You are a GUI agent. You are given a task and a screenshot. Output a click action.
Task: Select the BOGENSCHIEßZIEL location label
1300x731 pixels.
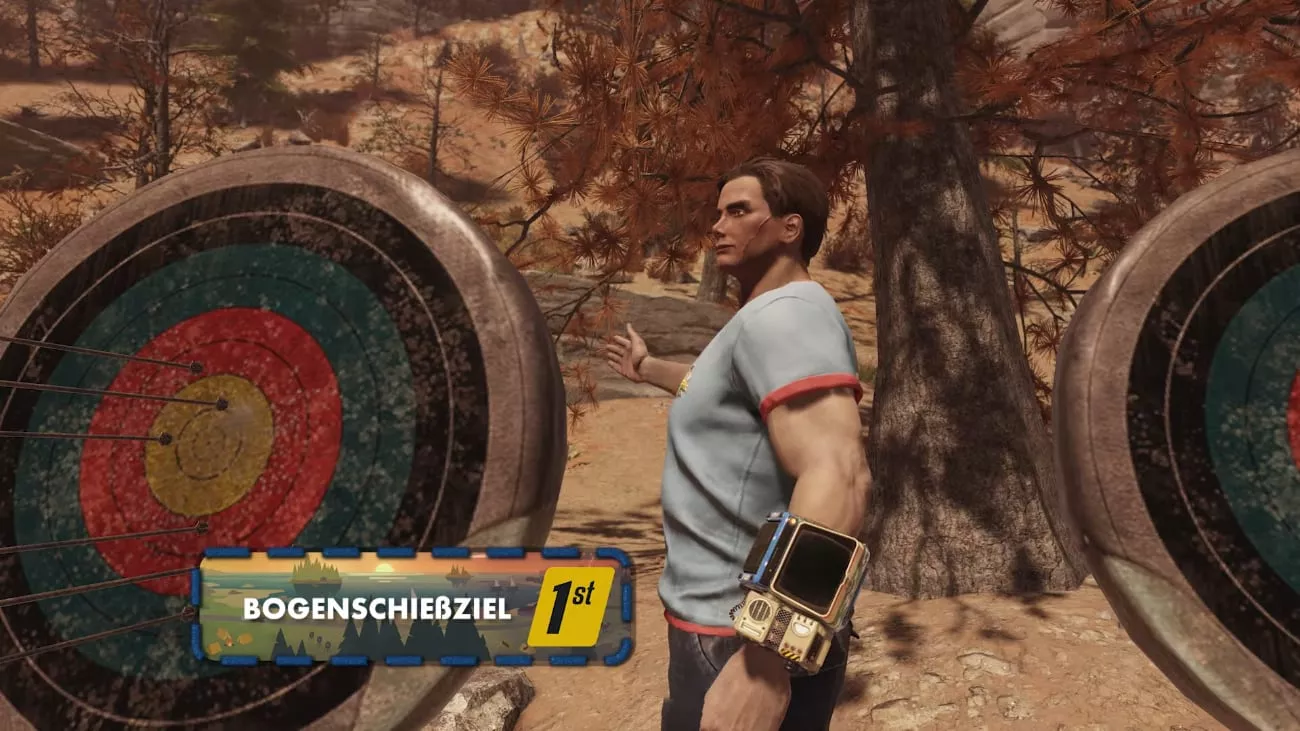(376, 608)
